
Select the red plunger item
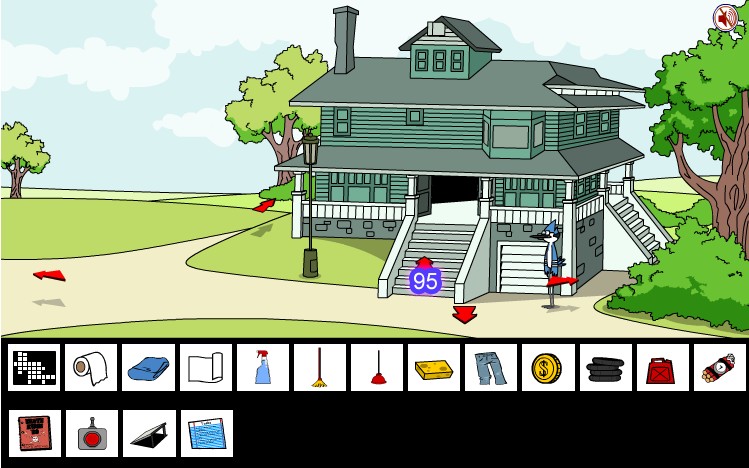(377, 368)
